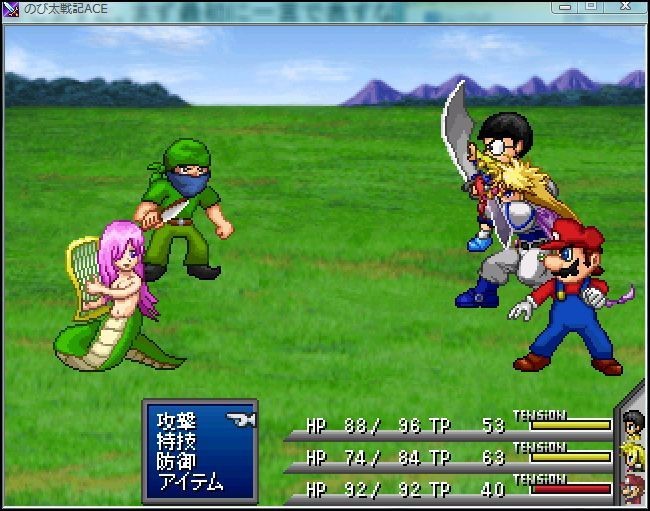The height and width of the screenshot is (511, 650).
Task: Select the 攻撃 attack command
Action: coord(176,421)
